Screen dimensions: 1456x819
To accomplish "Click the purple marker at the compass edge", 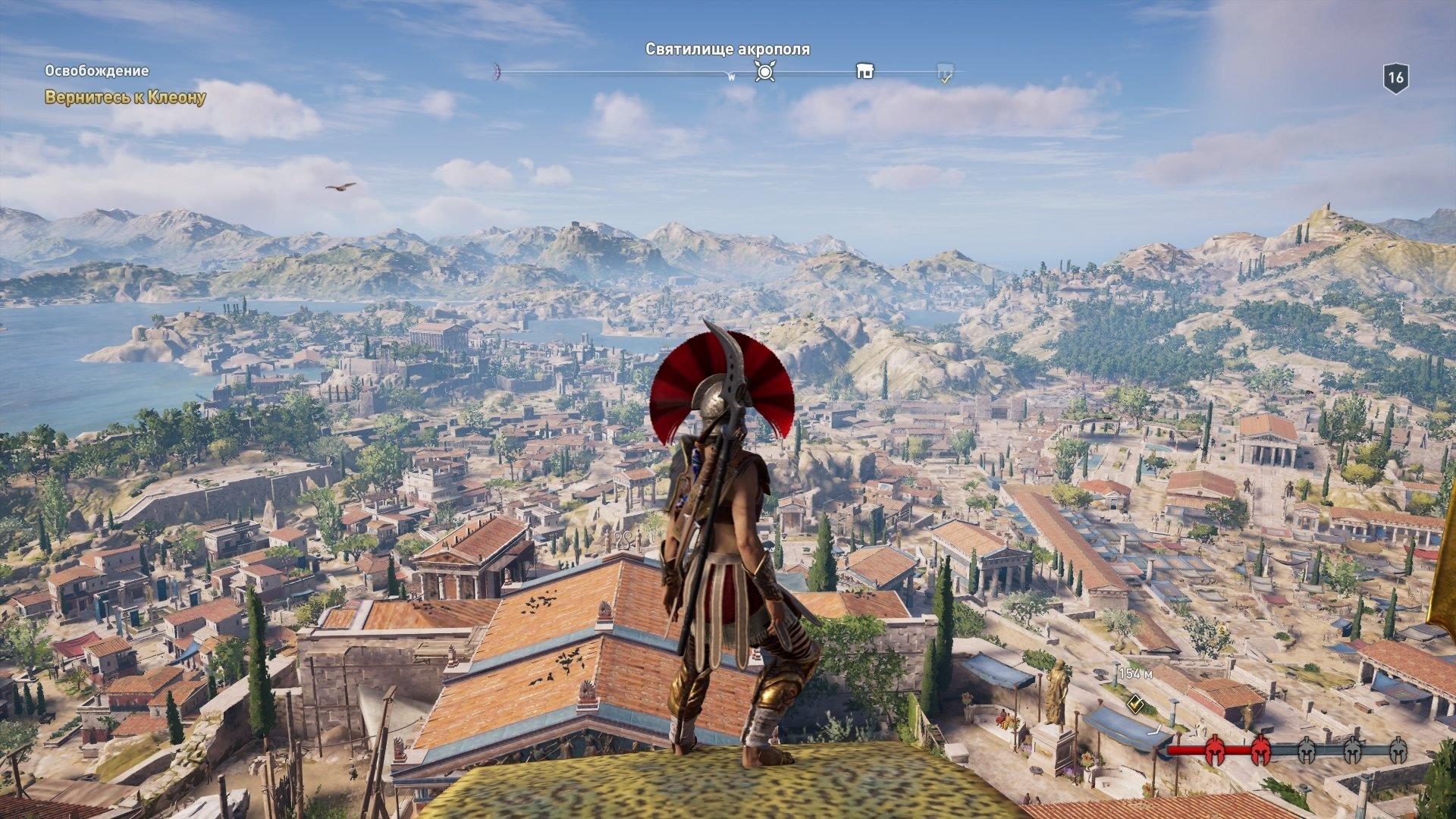I will tap(497, 71).
